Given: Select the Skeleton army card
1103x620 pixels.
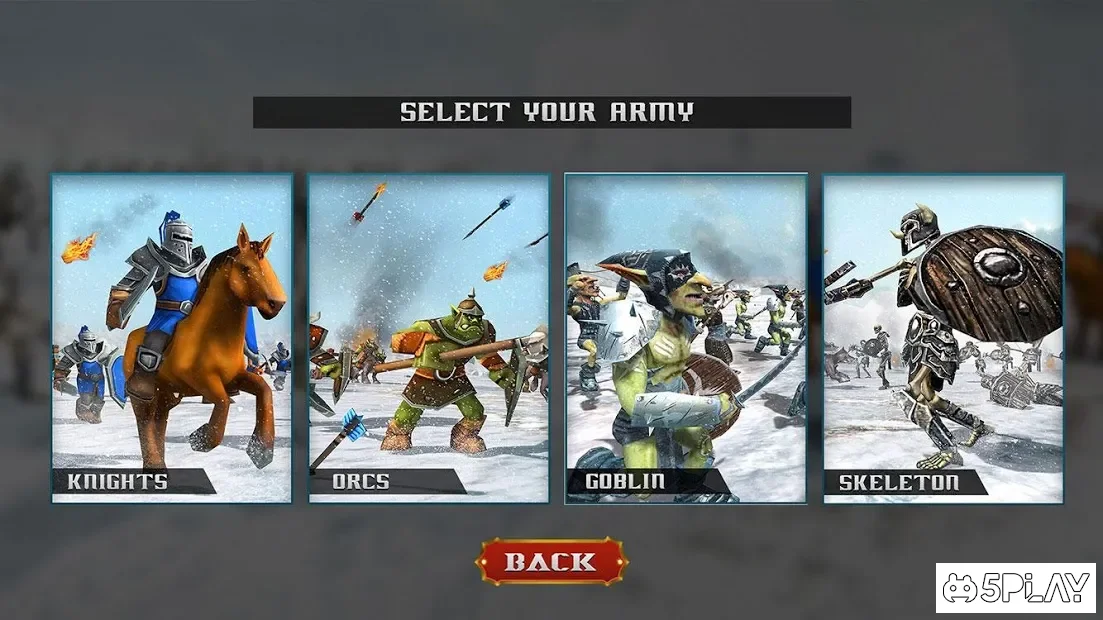Looking at the screenshot, I should [943, 338].
